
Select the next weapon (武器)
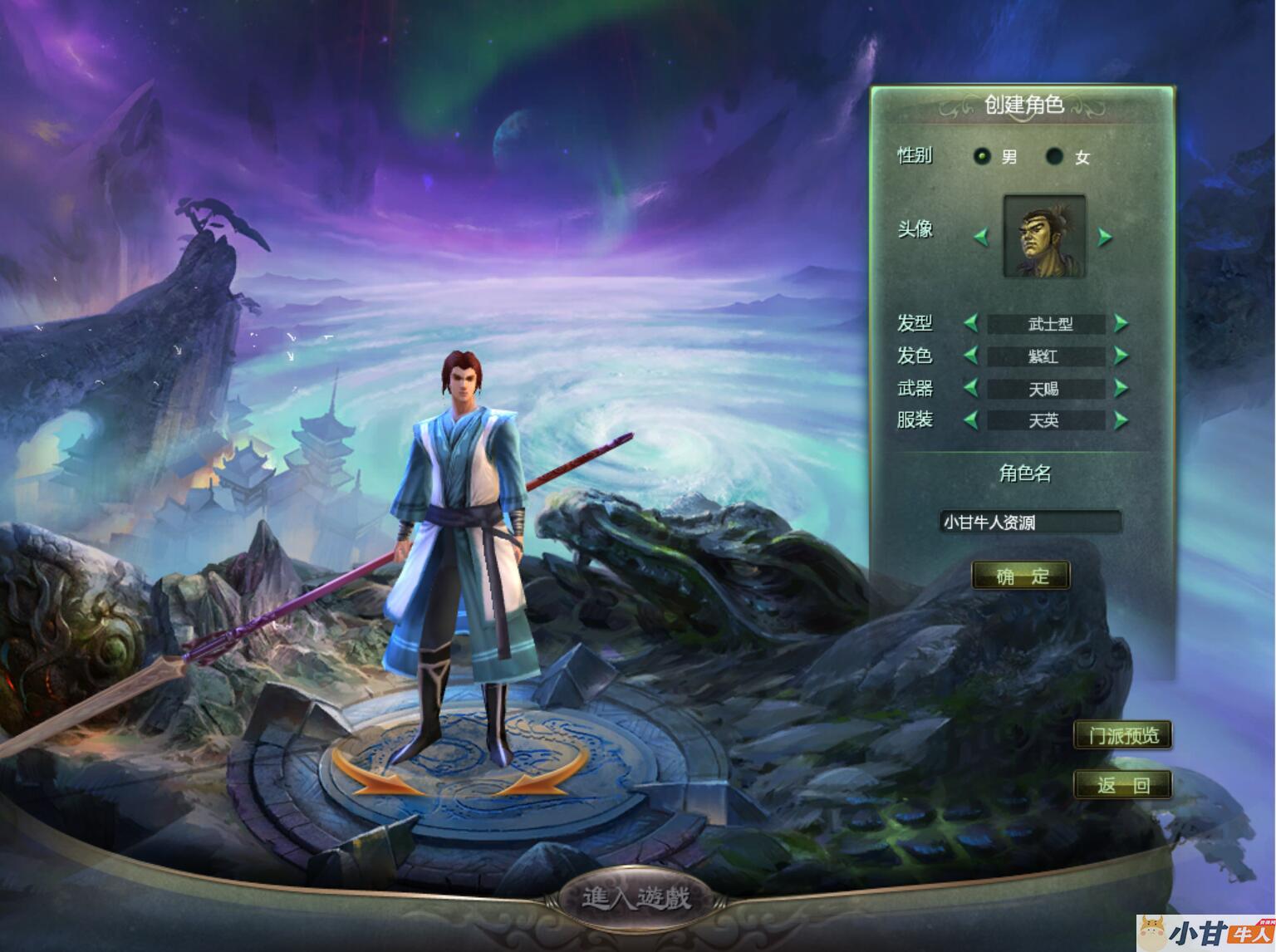[x=1121, y=388]
